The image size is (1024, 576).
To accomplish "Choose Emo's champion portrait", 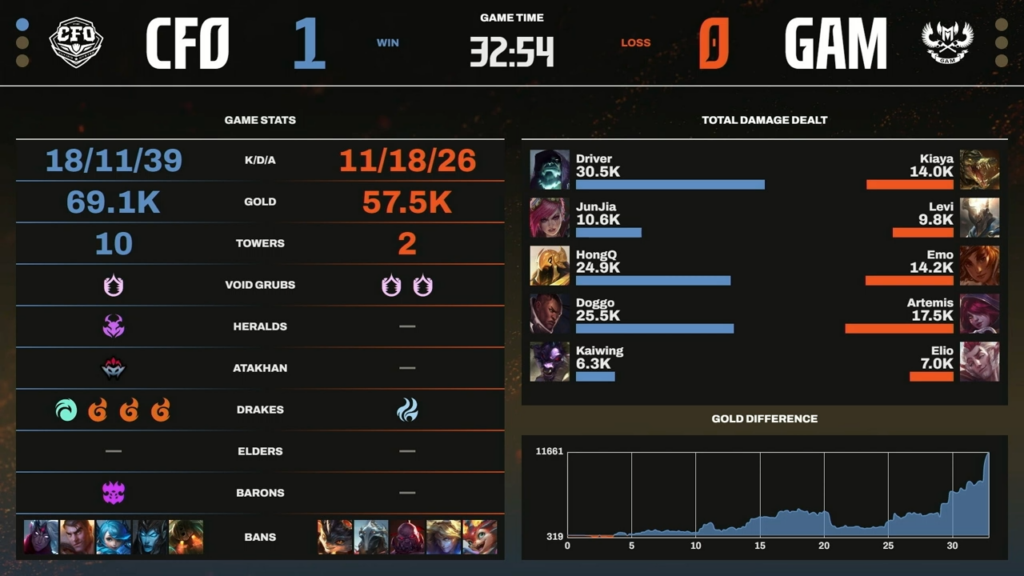I will click(979, 265).
